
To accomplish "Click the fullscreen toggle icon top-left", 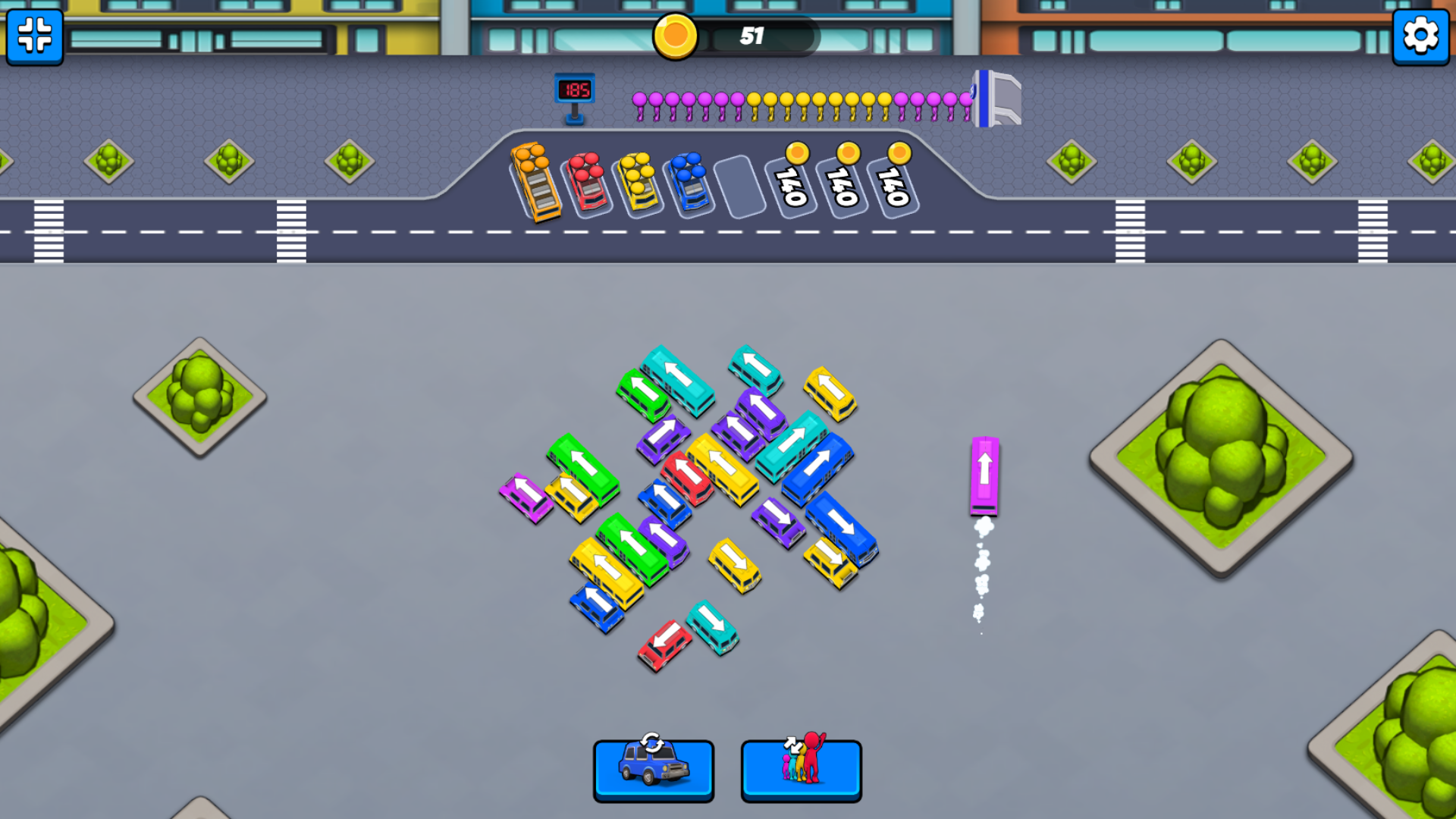I will (x=33, y=38).
